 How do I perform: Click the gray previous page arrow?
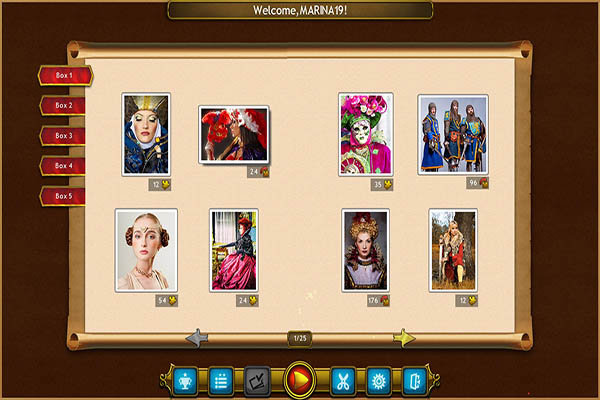(197, 338)
